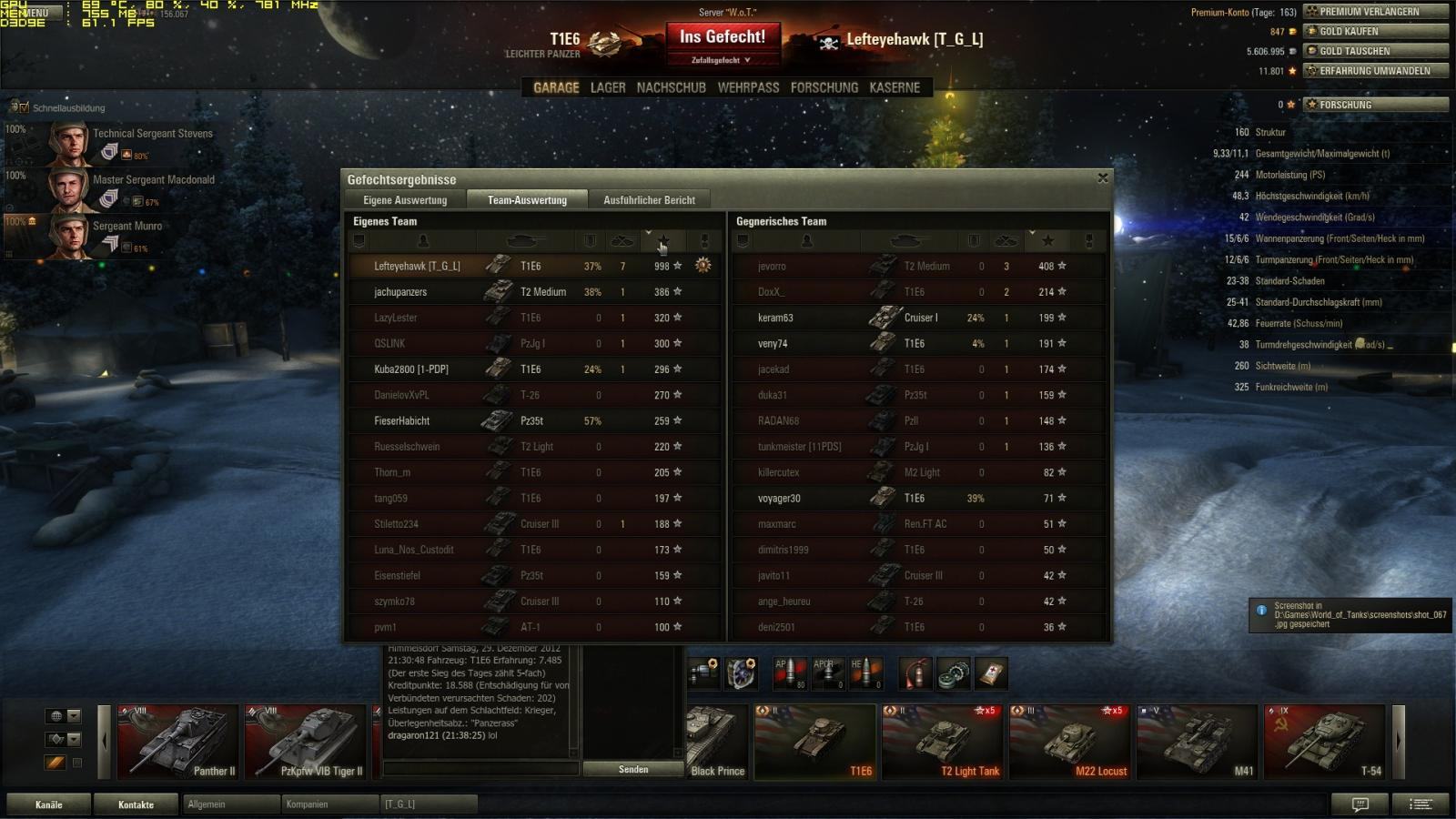Switch to Eigene Auswertung tab
The width and height of the screenshot is (1456, 819).
(x=405, y=200)
